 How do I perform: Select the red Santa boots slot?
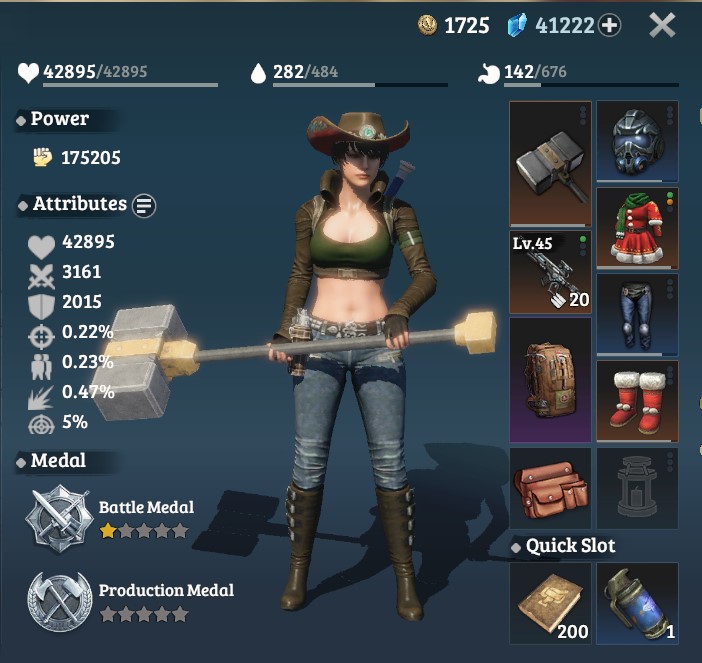(x=637, y=400)
